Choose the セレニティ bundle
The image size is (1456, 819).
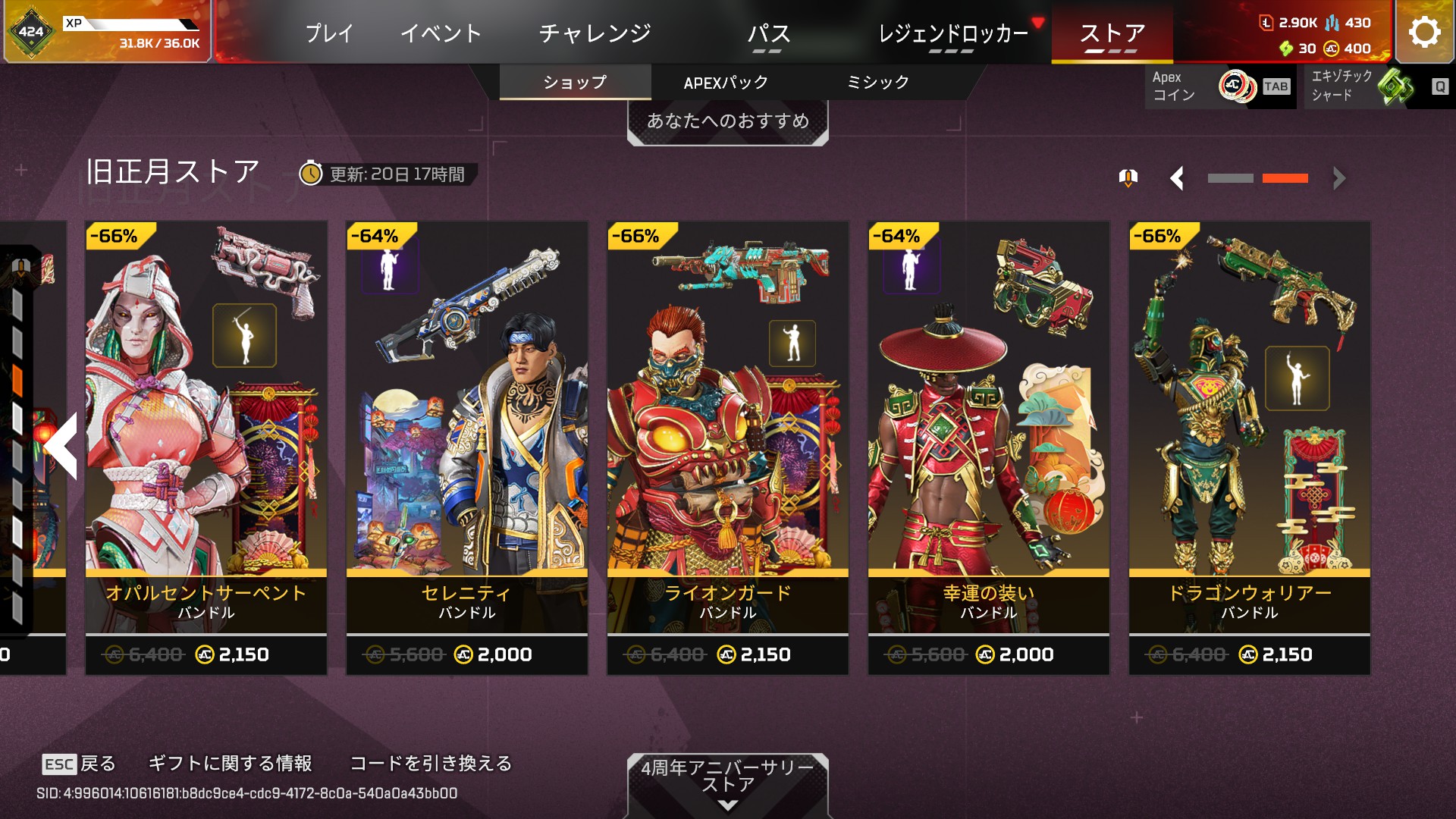point(466,447)
